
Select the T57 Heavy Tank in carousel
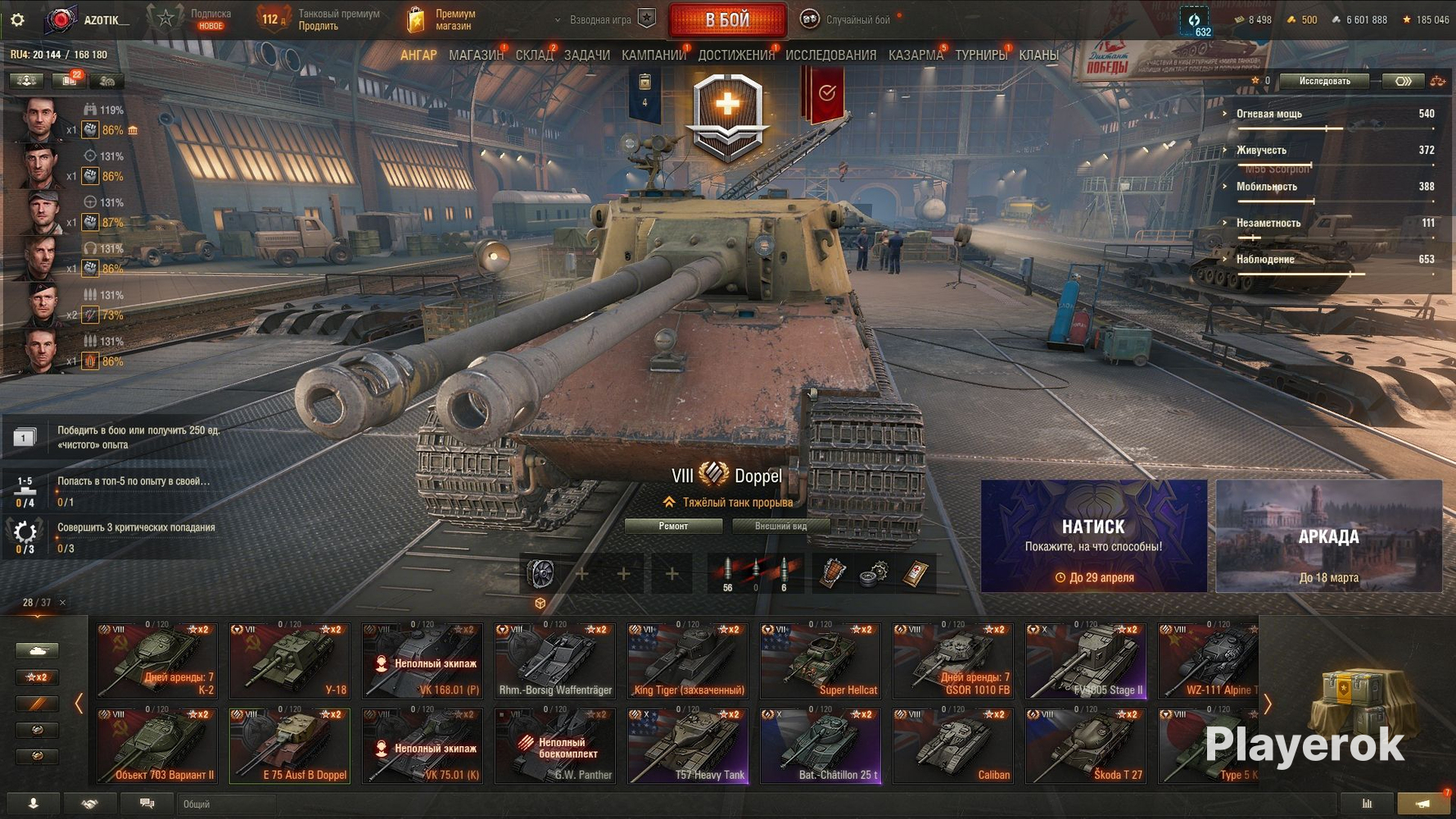click(688, 746)
